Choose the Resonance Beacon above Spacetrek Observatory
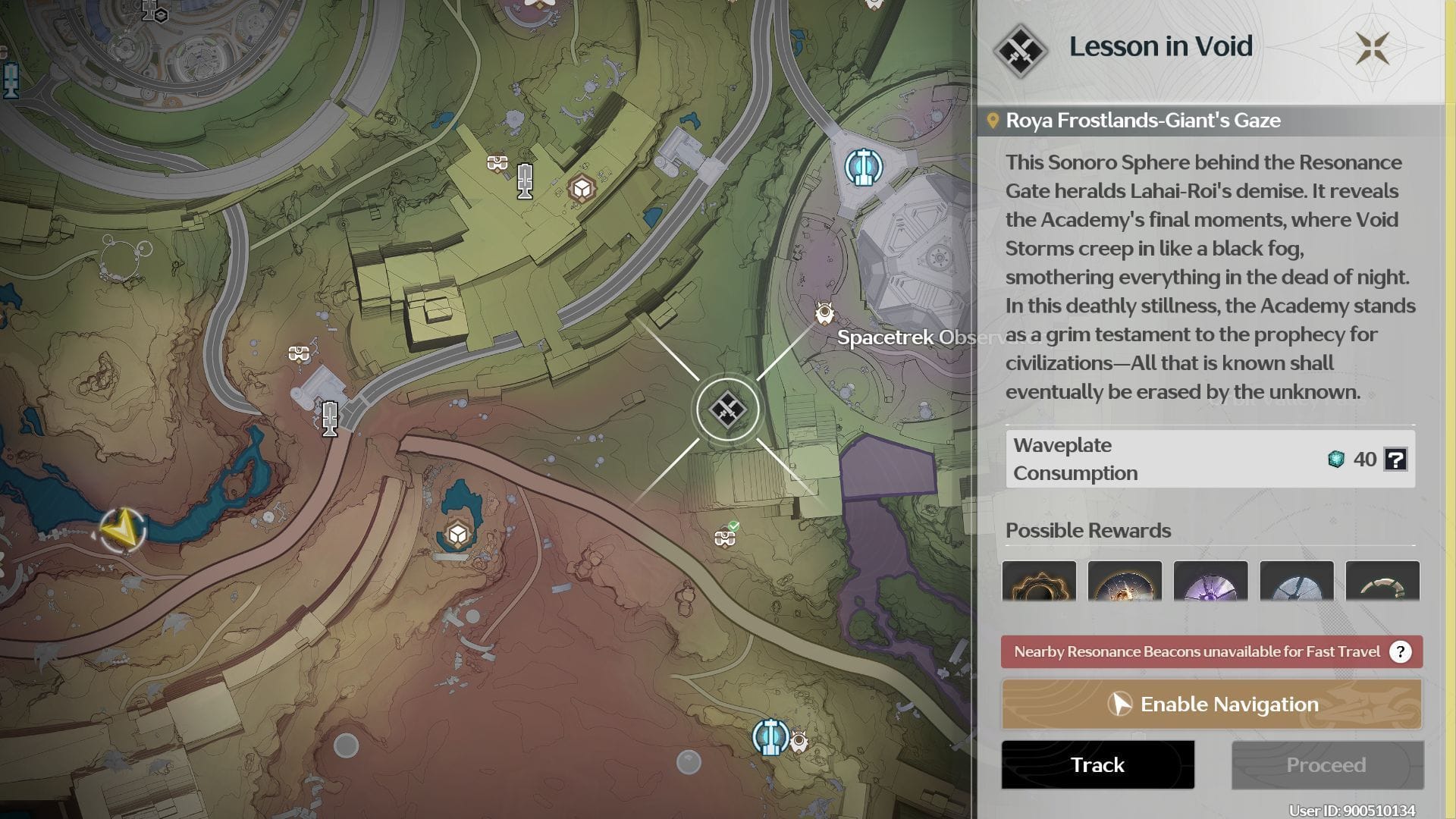 click(863, 166)
